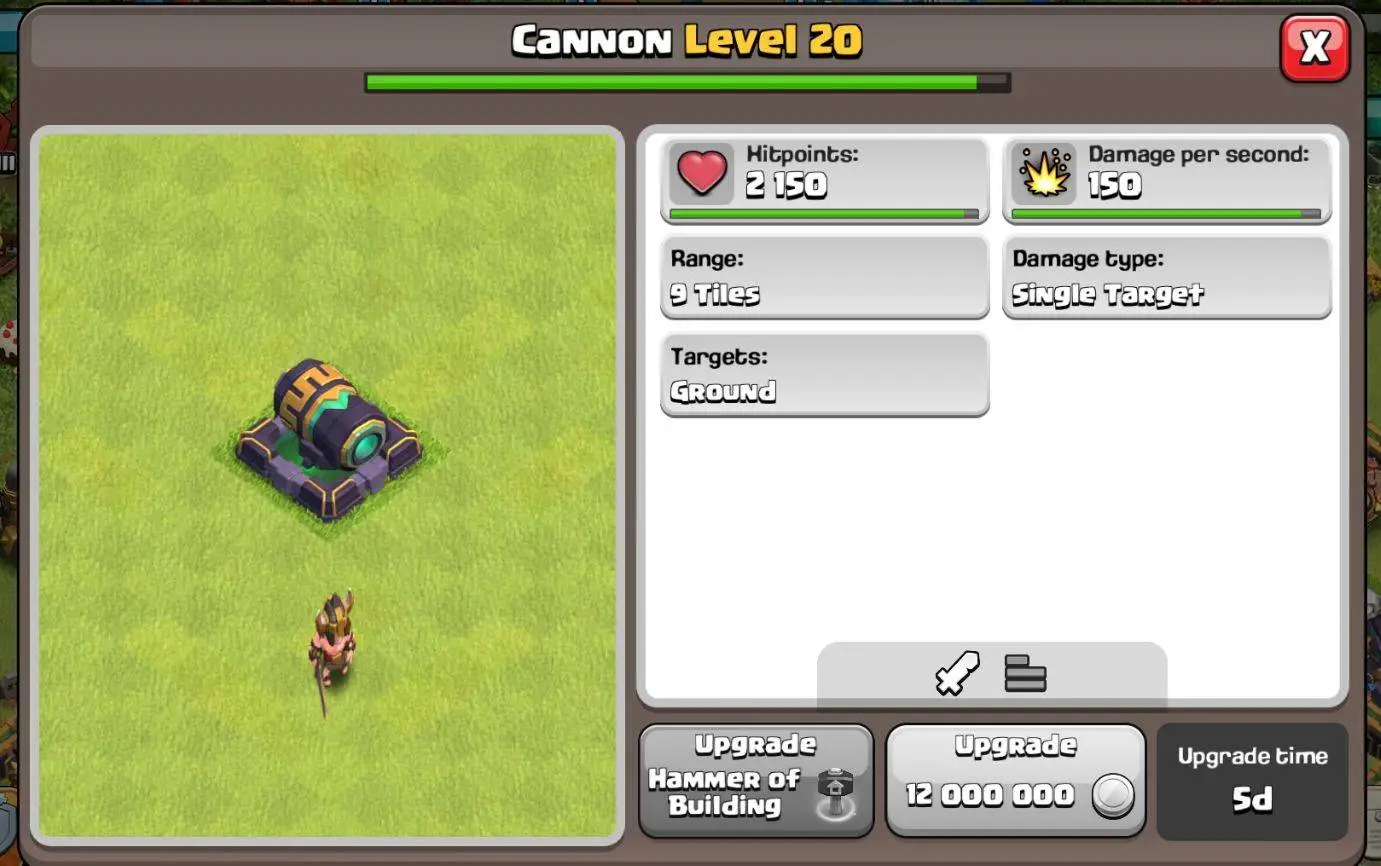
Task: Click the Damage per second explosion icon
Action: click(x=1042, y=171)
